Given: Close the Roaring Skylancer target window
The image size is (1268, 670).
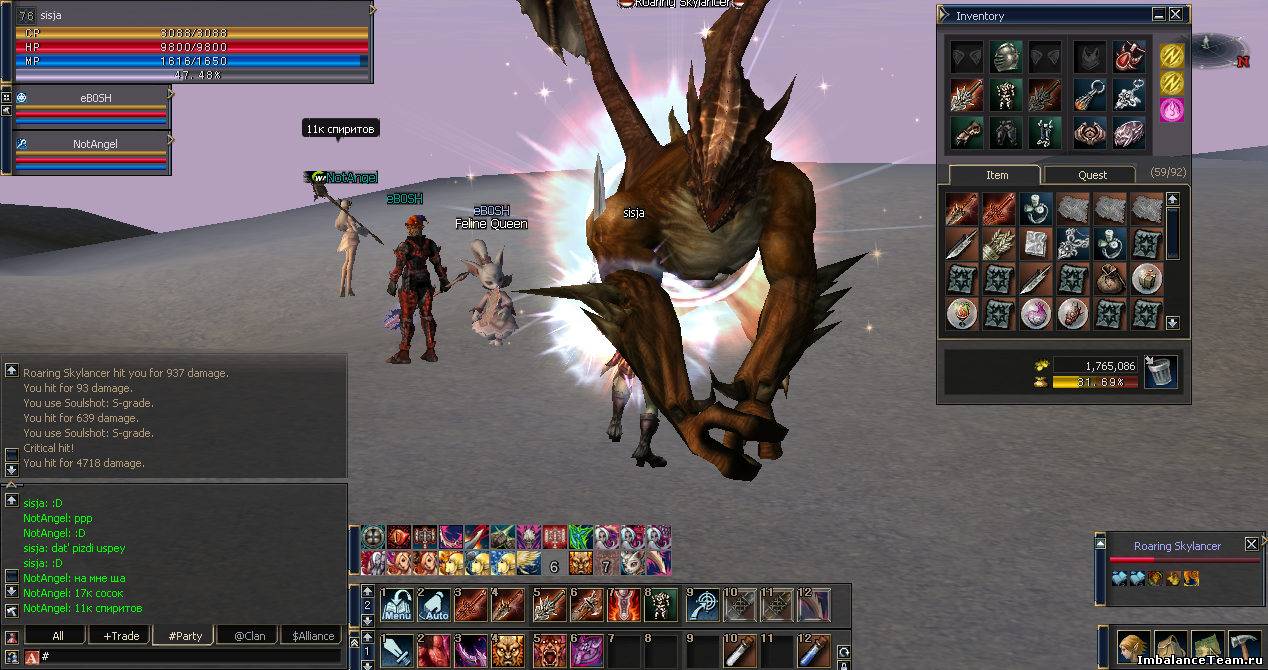Looking at the screenshot, I should (1251, 545).
